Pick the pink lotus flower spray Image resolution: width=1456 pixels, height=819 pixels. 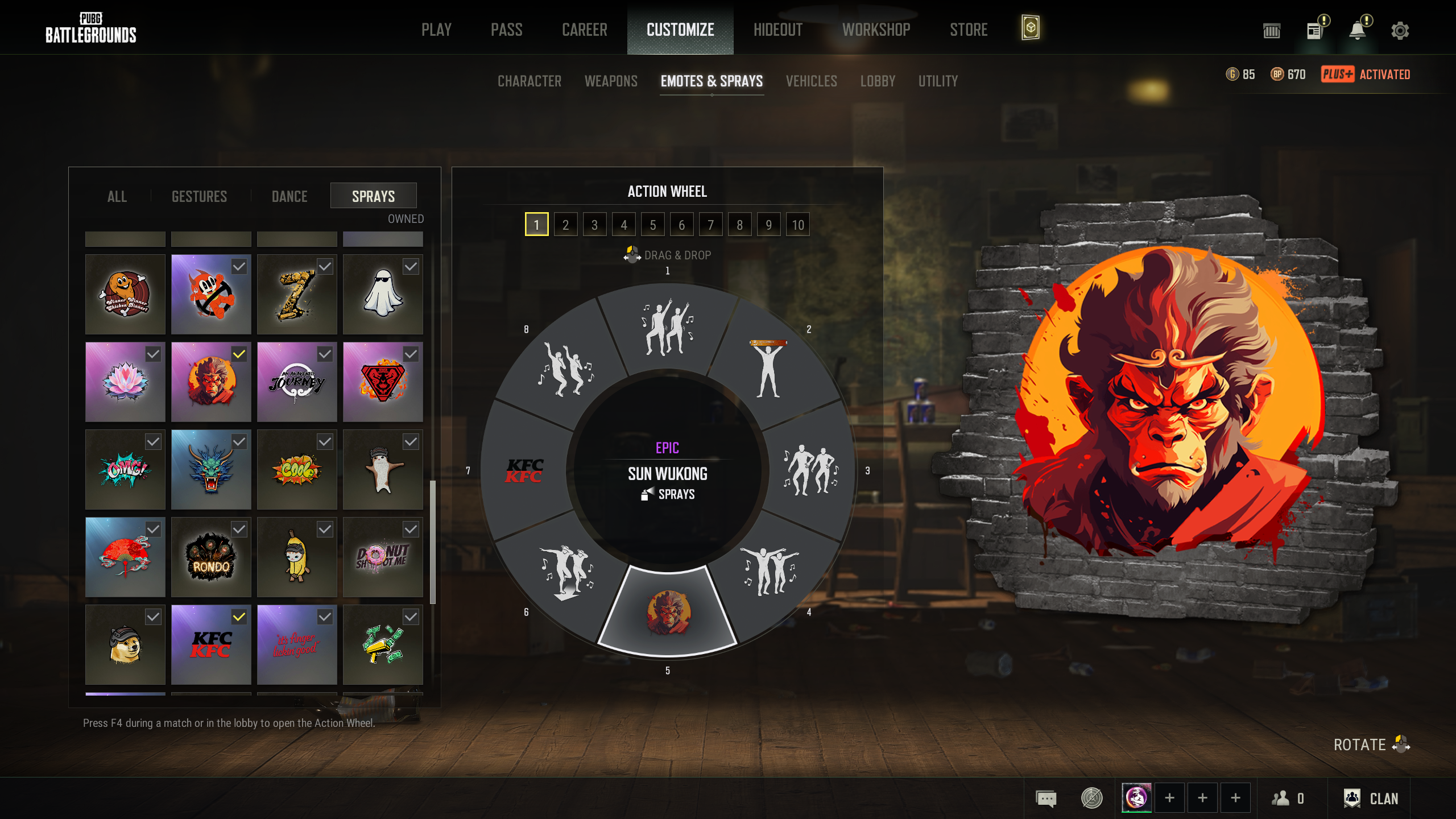(125, 382)
